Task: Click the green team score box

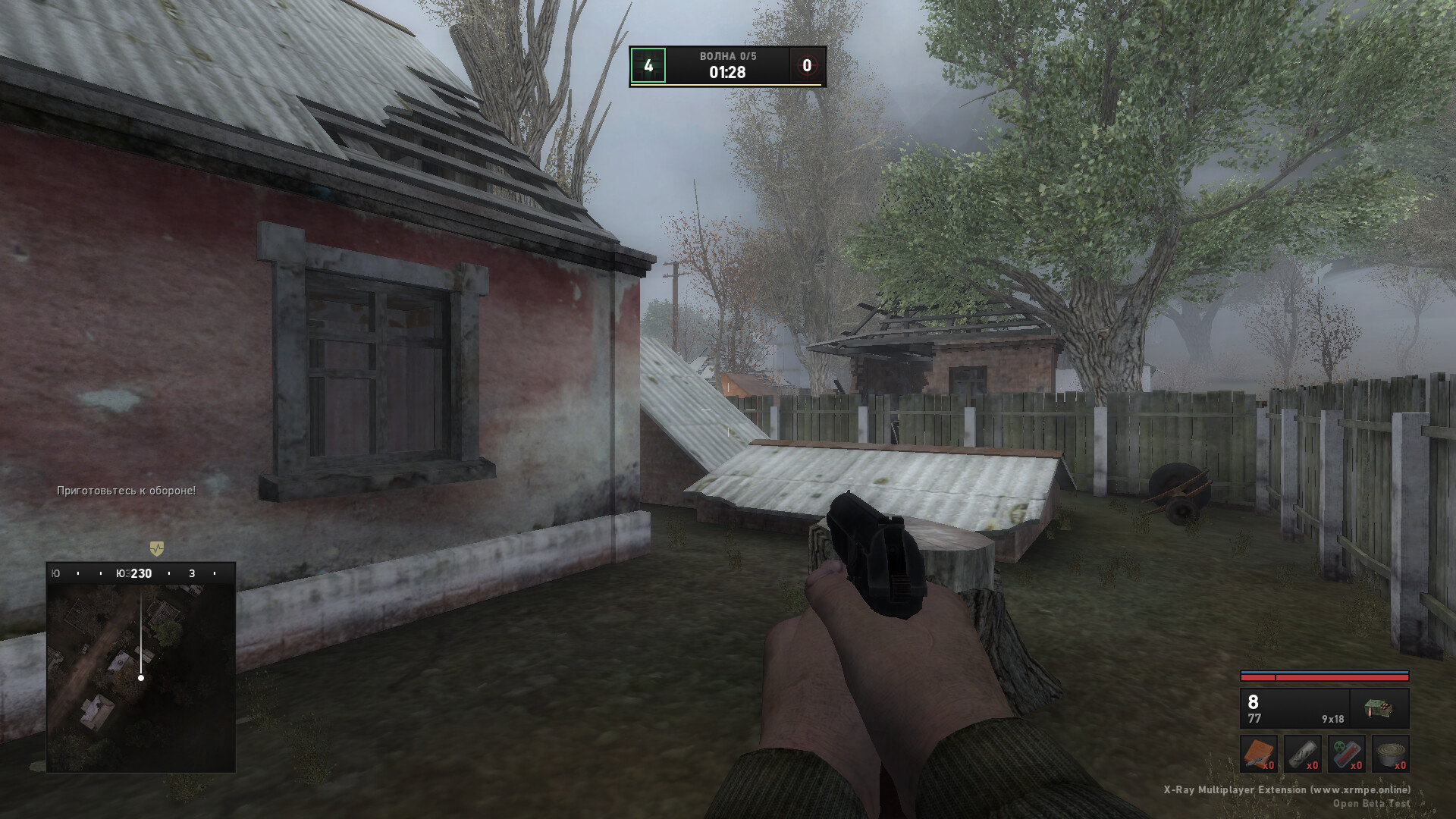Action: coord(648,66)
